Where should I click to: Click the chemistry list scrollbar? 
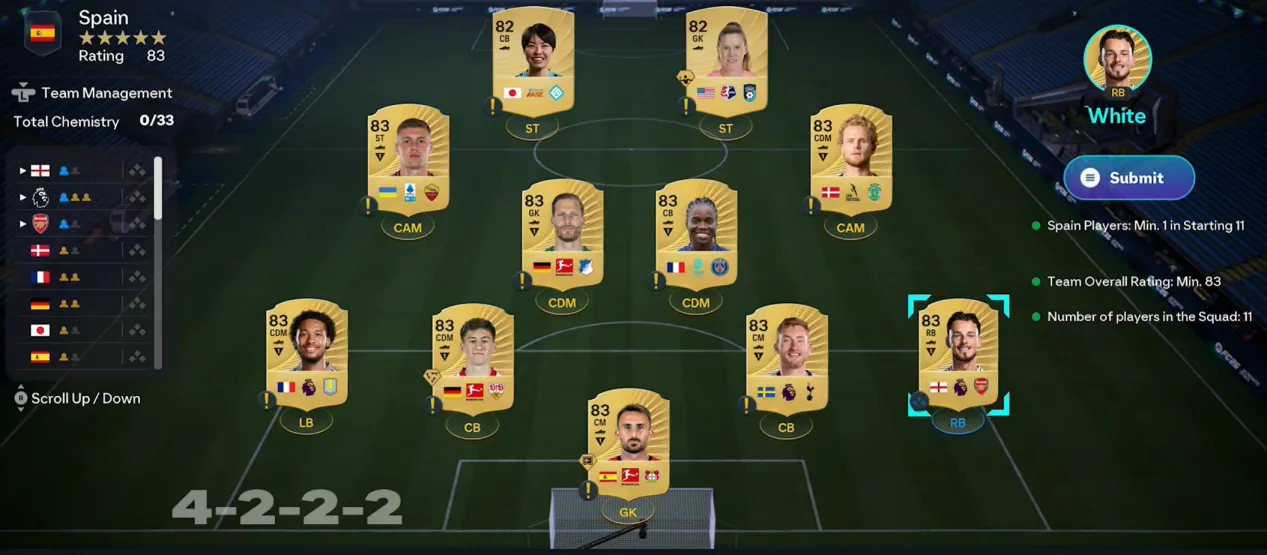157,187
